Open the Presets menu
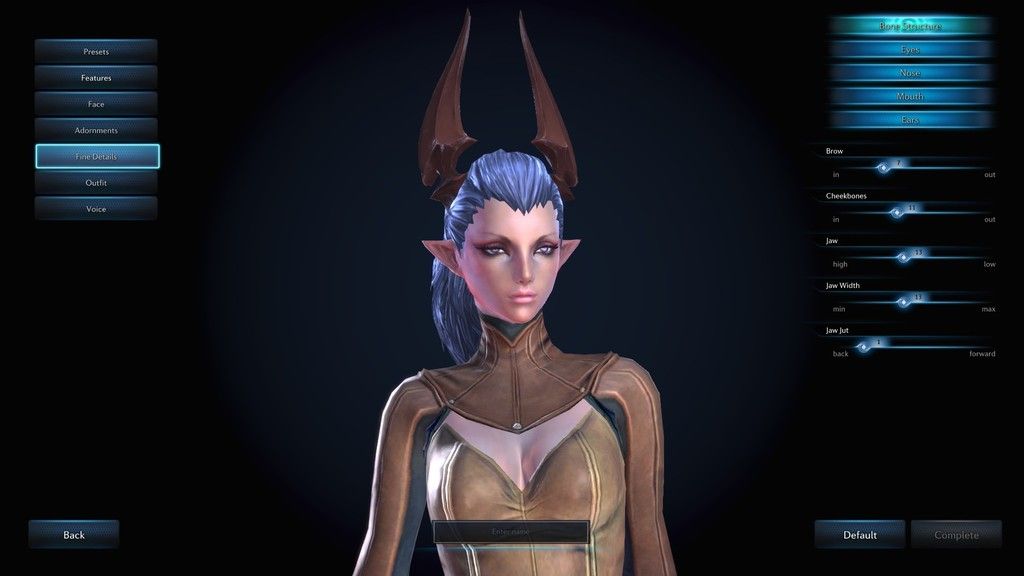1024x576 pixels. pyautogui.click(x=96, y=51)
